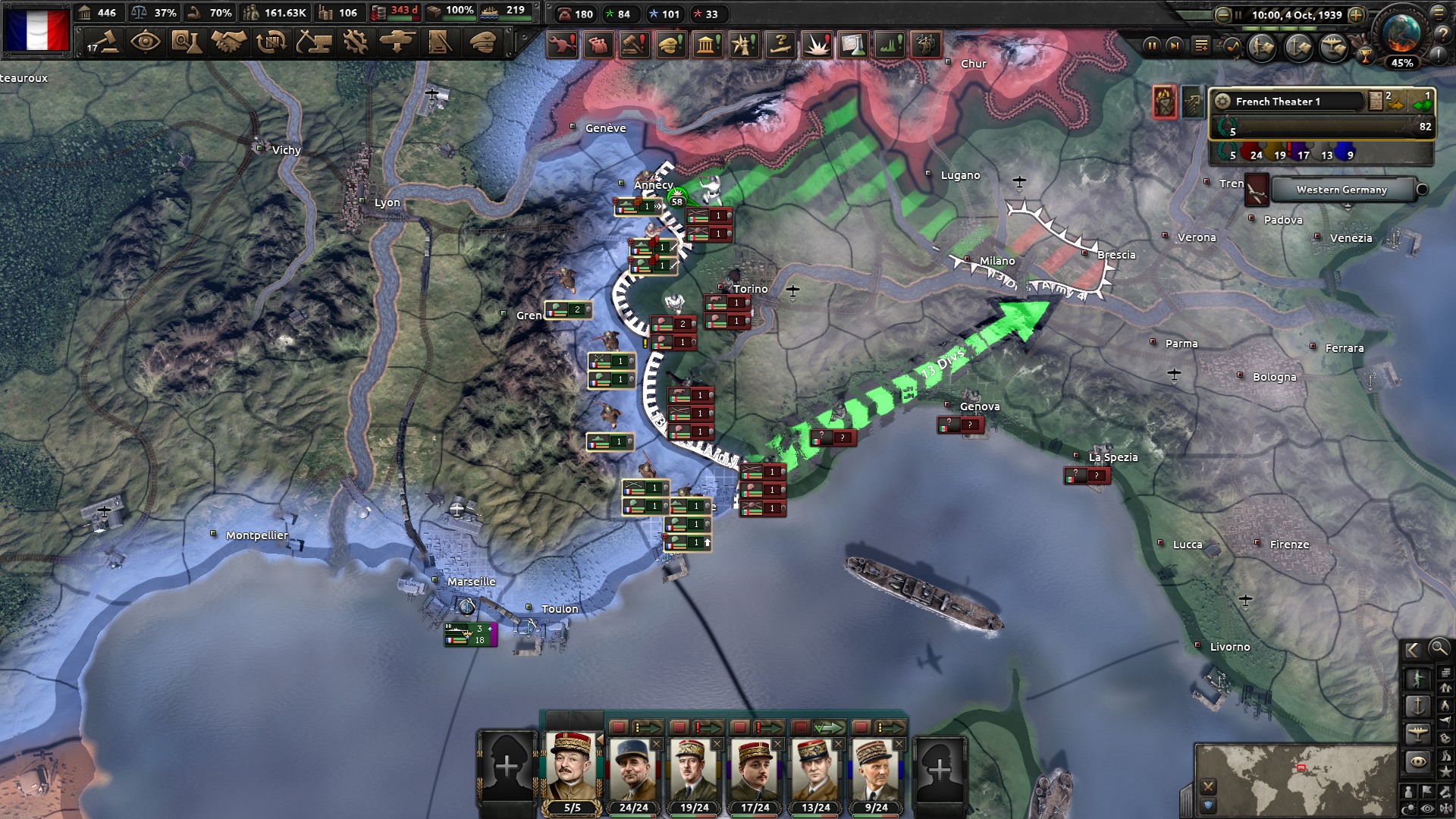Image resolution: width=1456 pixels, height=819 pixels.
Task: Pause the game with the pause button
Action: coord(1153,46)
